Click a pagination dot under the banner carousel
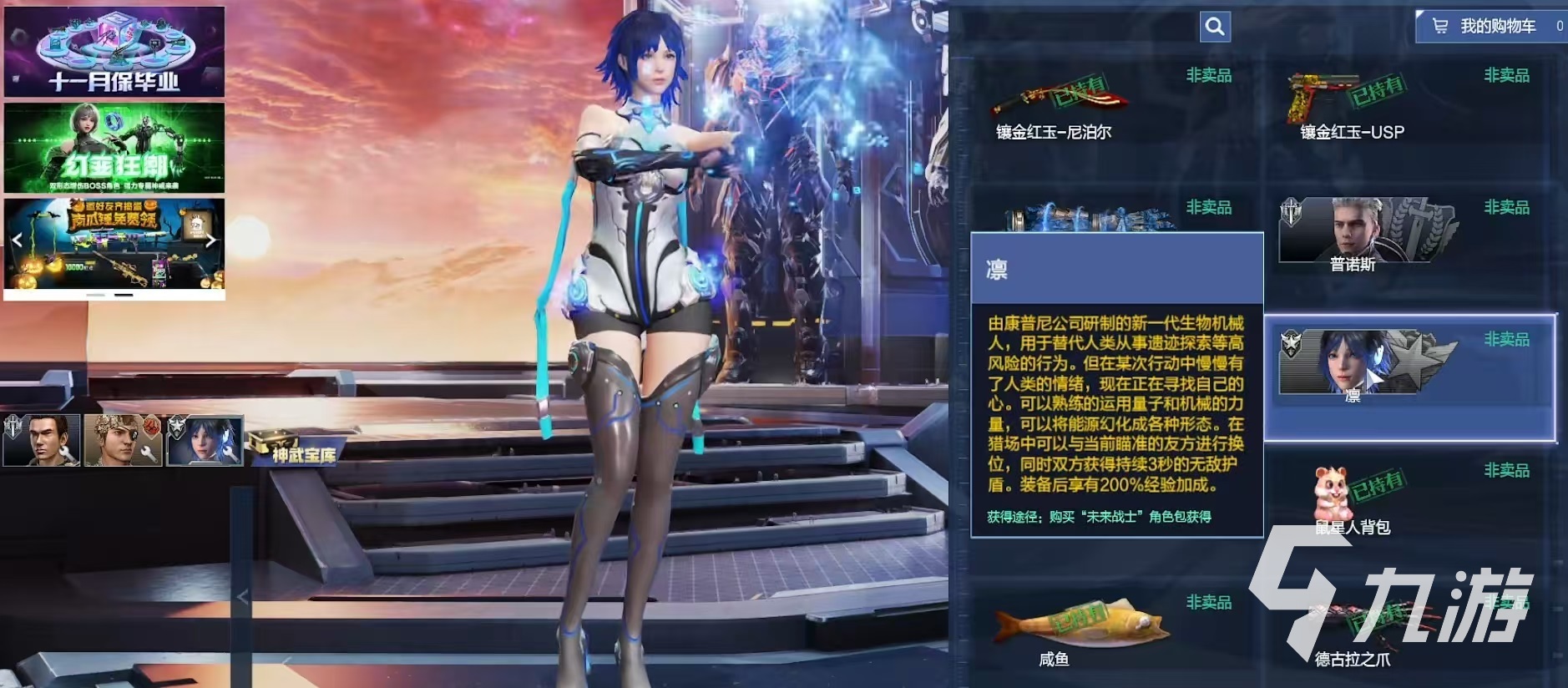 pyautogui.click(x=124, y=295)
